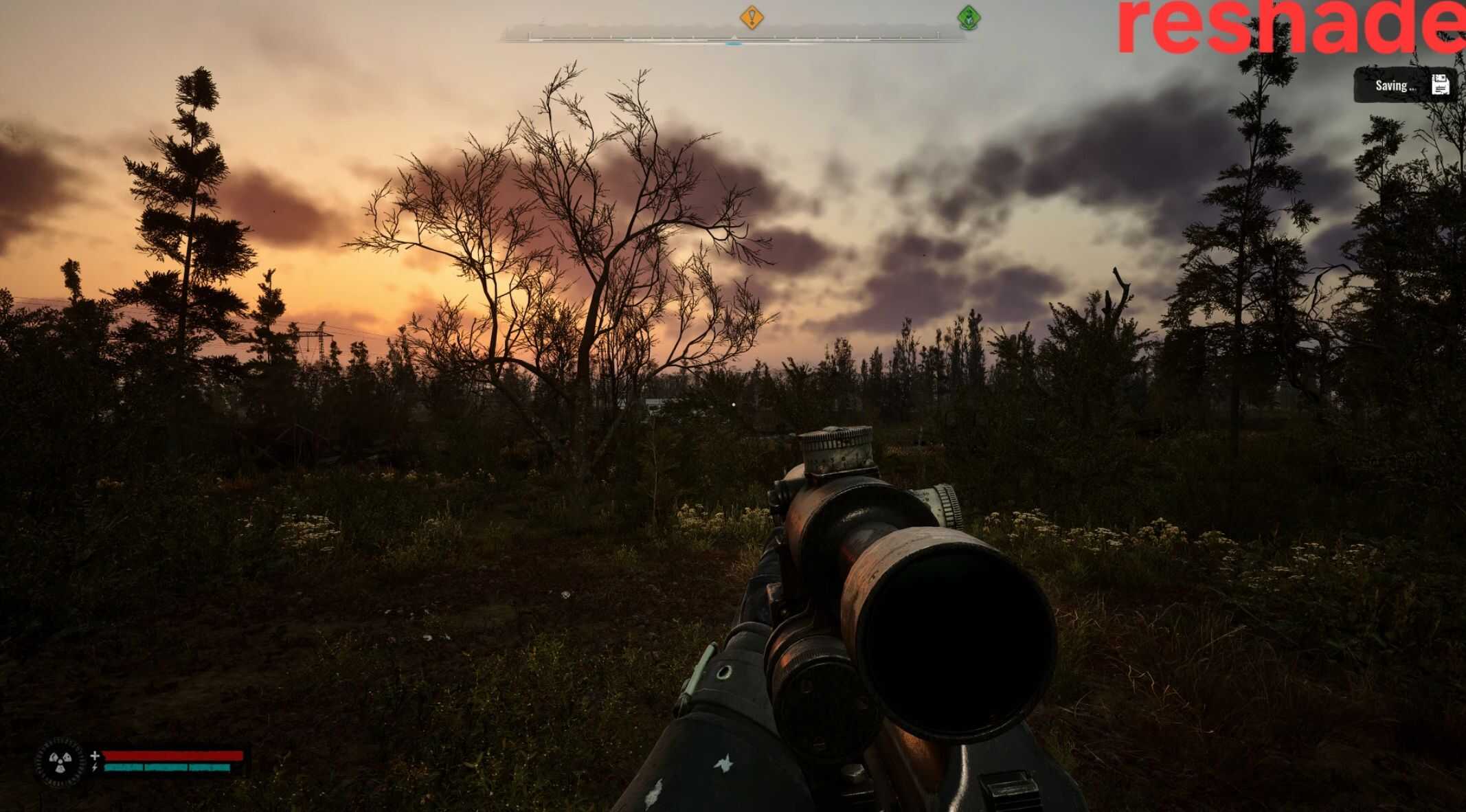Click the orange quest marker on the compass
This screenshot has height=812, width=1466.
click(x=752, y=16)
